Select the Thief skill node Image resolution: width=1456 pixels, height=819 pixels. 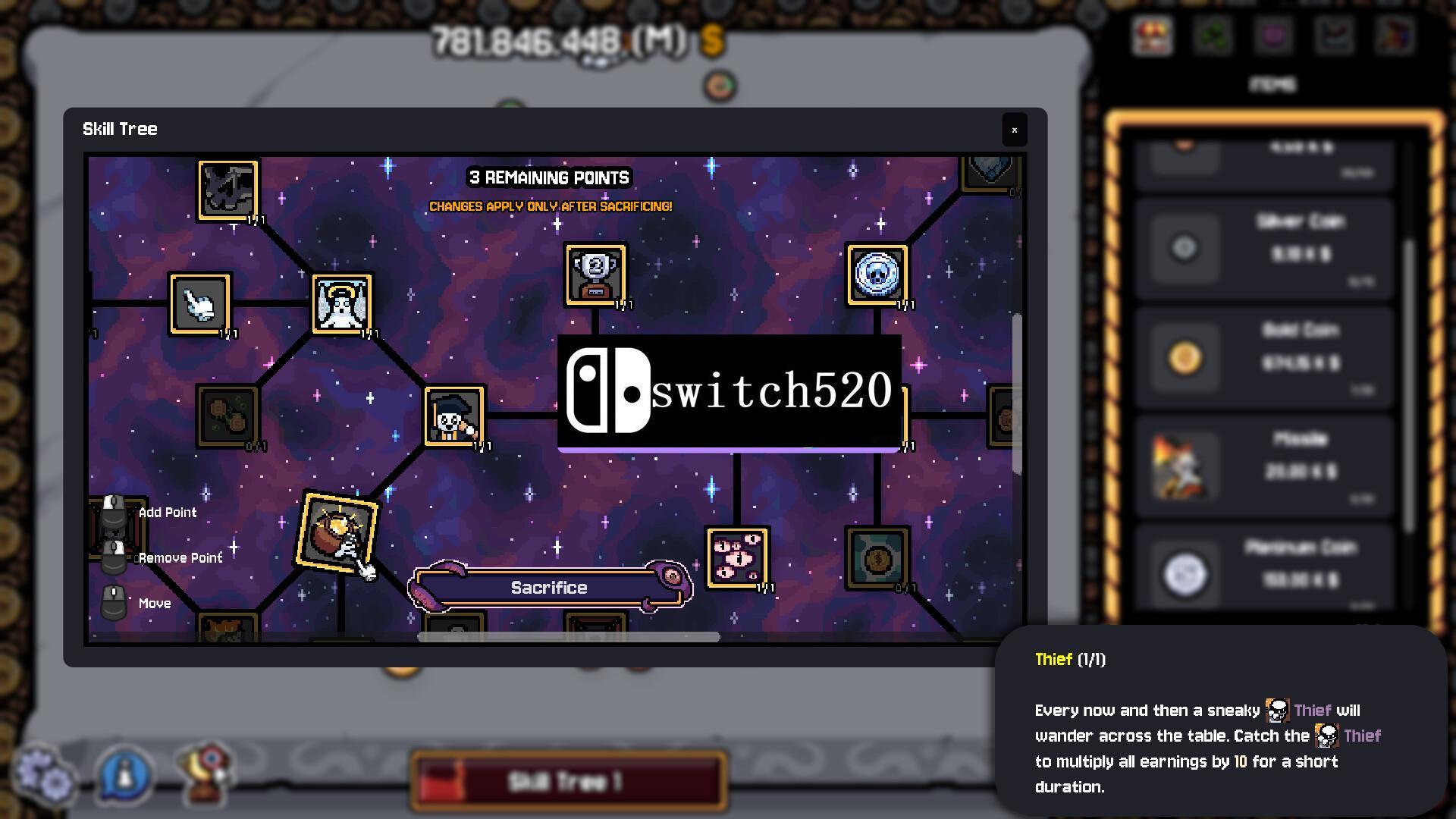point(454,416)
